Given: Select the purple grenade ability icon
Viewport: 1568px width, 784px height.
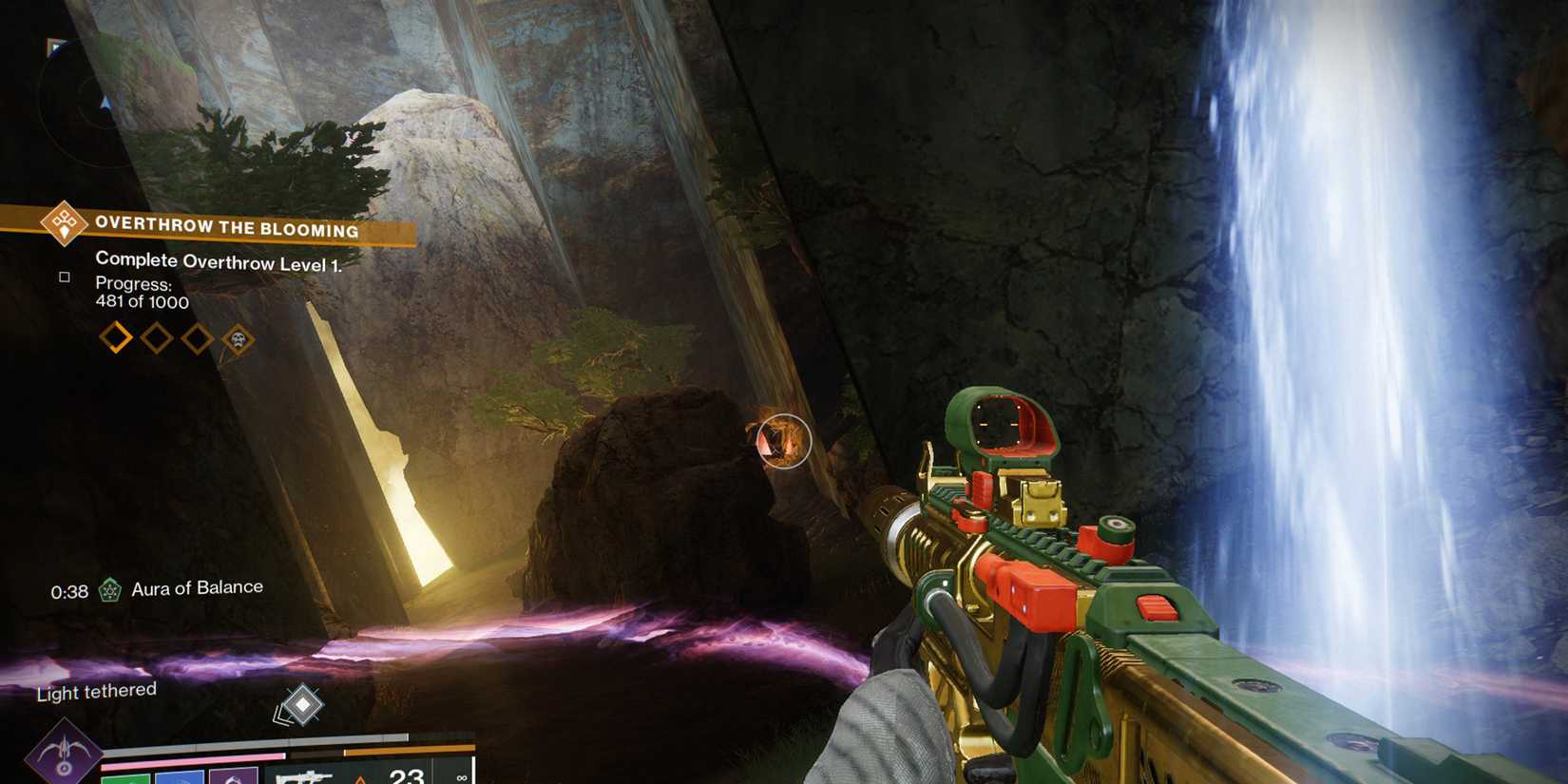Looking at the screenshot, I should pyautogui.click(x=234, y=777).
